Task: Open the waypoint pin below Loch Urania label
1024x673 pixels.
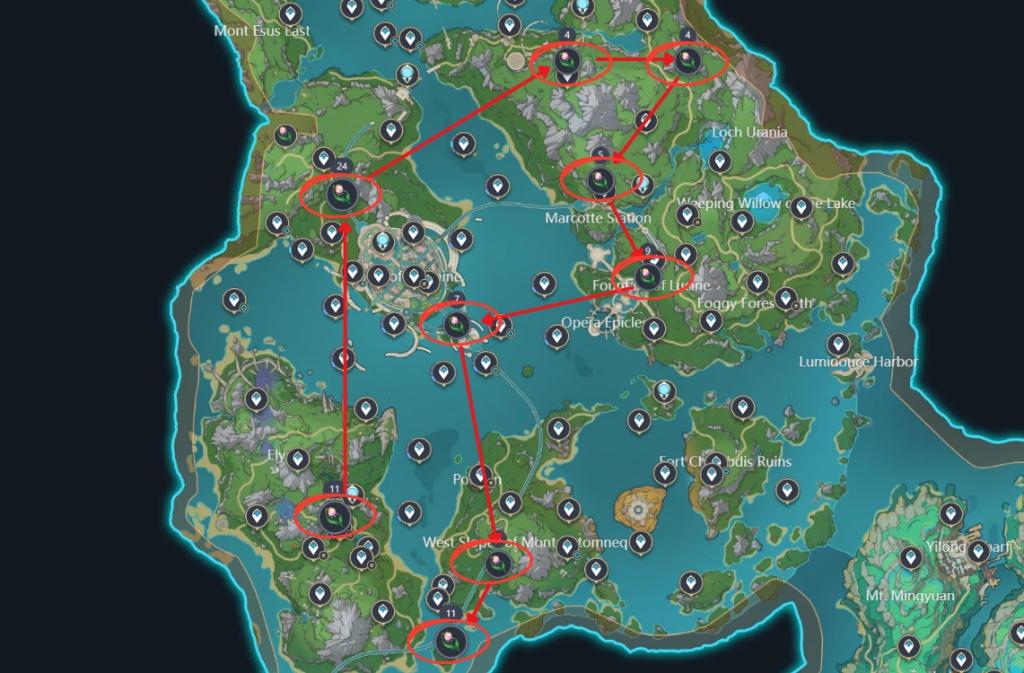Action: [718, 160]
